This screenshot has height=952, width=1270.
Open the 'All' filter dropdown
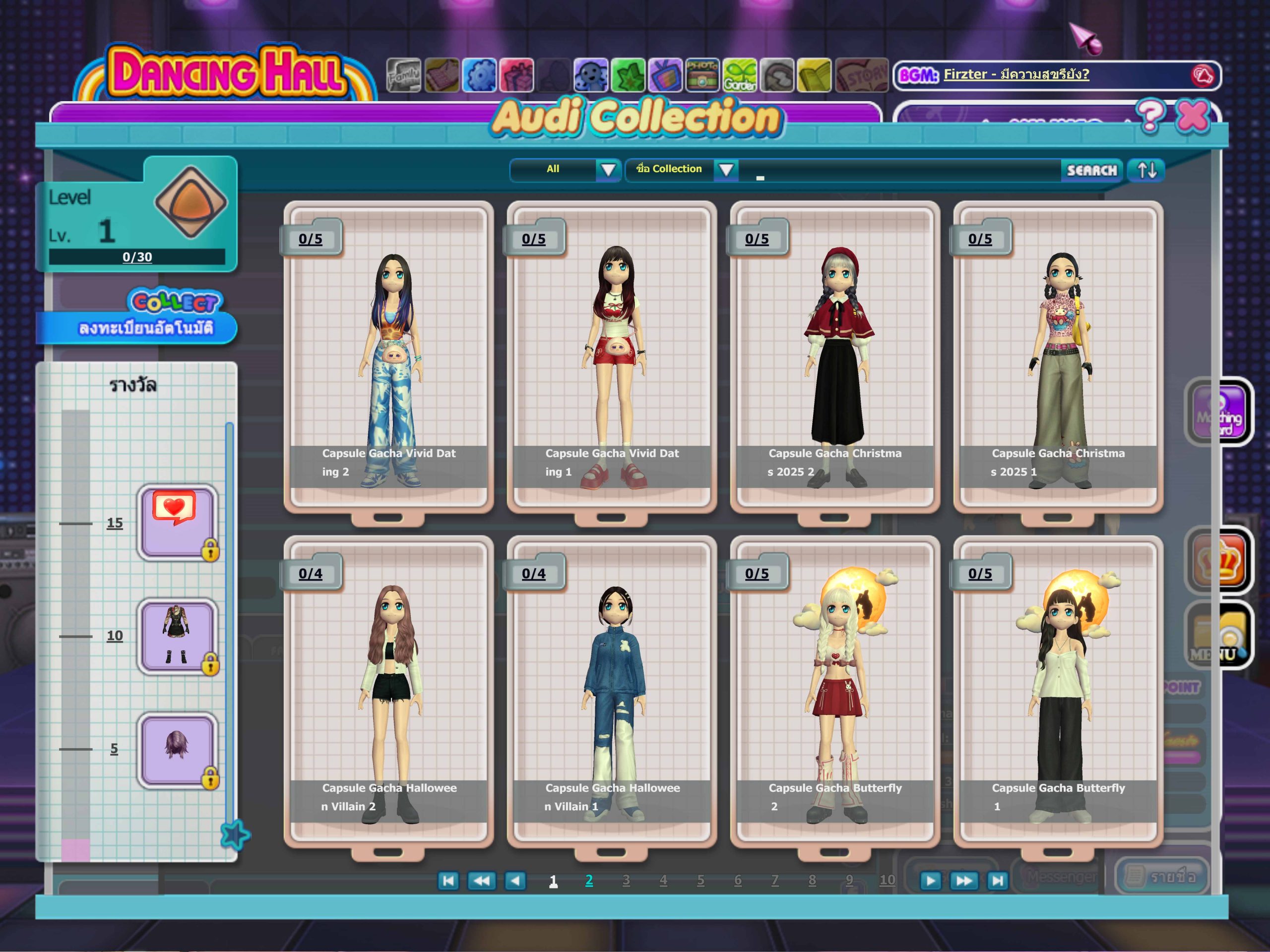pos(565,170)
